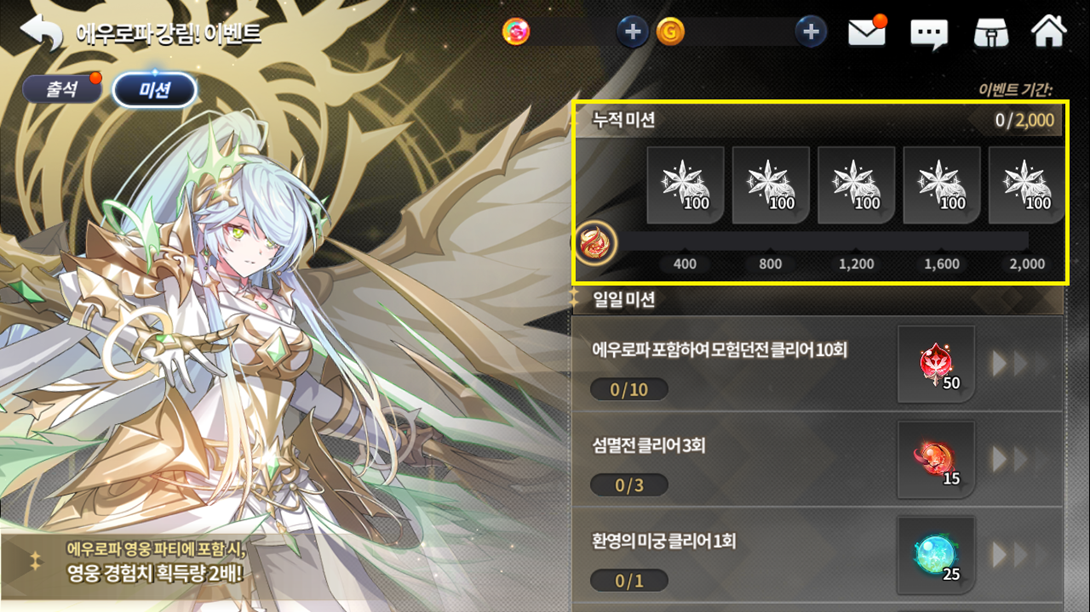Select the 1,200 point cumulative reward

click(857, 186)
